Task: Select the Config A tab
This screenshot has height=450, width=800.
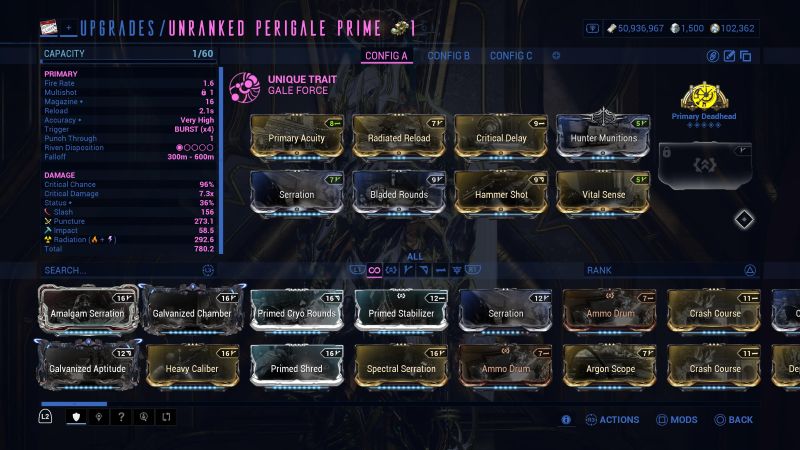Action: [x=387, y=56]
